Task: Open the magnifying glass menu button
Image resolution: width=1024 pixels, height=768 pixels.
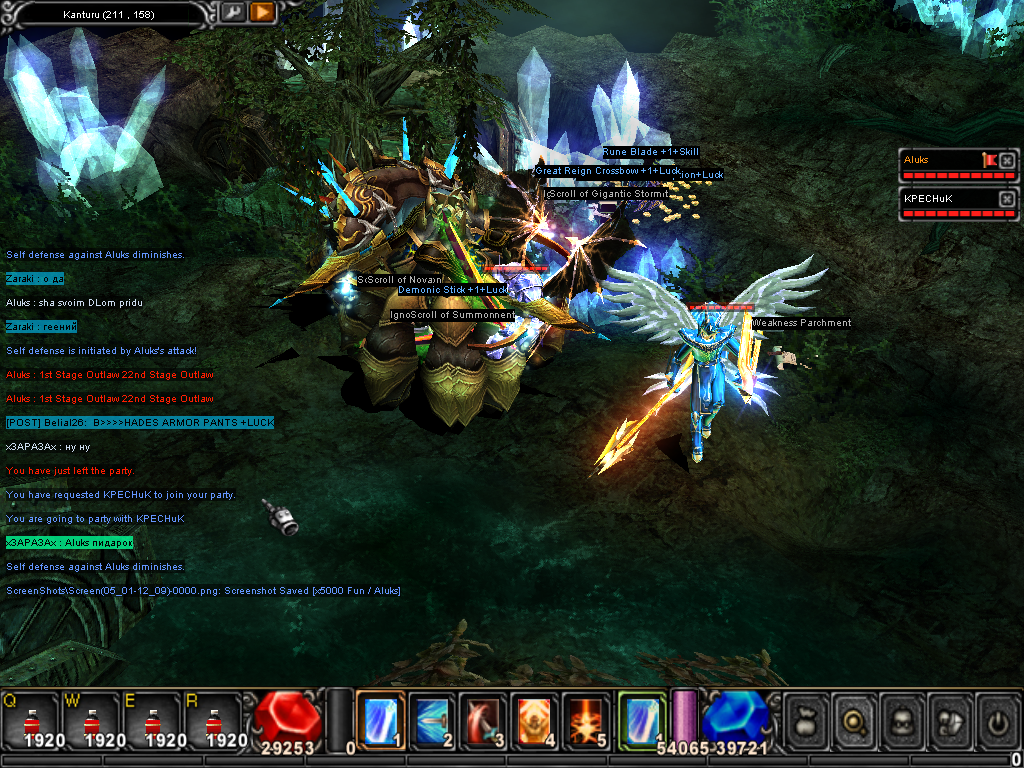Action: [854, 720]
